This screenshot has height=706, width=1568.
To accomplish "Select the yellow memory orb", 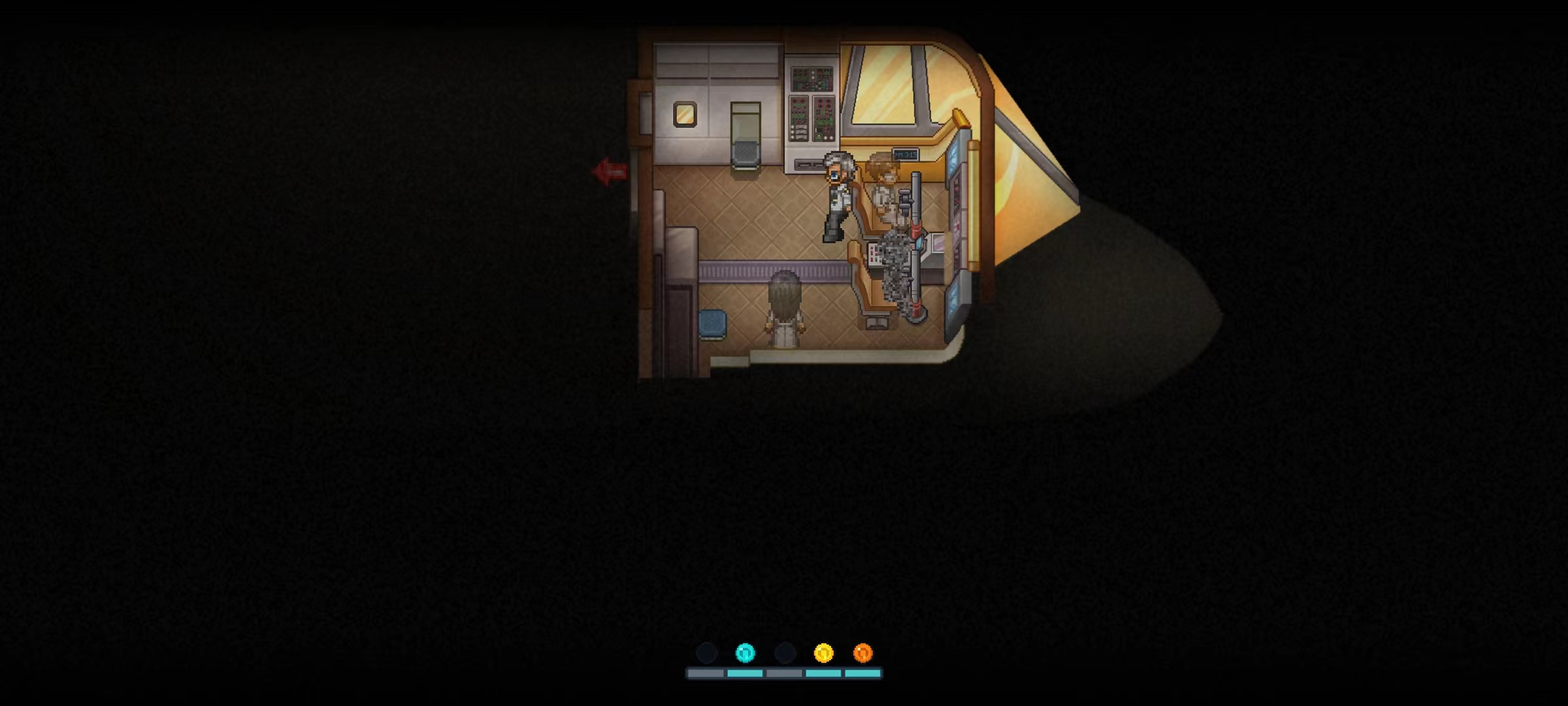I will pyautogui.click(x=823, y=652).
